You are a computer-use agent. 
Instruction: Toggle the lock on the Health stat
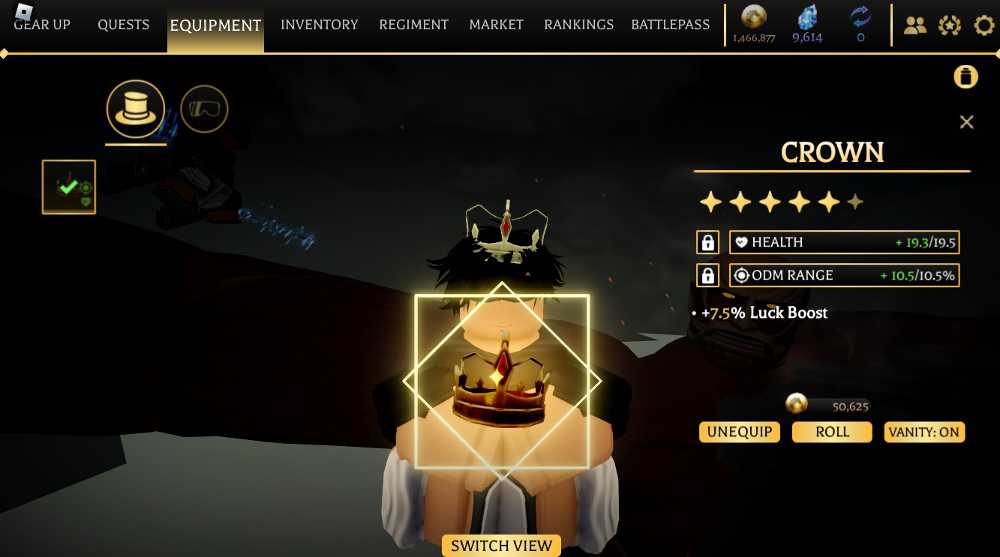click(707, 242)
